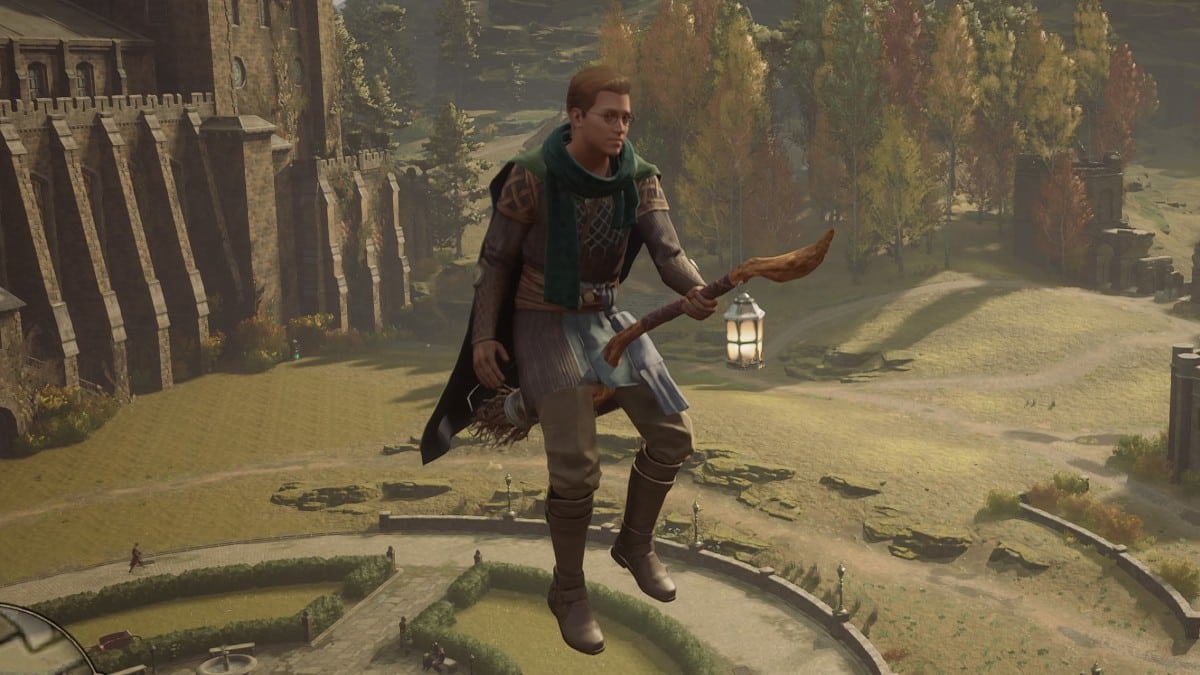The height and width of the screenshot is (675, 1200).
Task: Open the circular minimap in the corner
Action: (35, 645)
